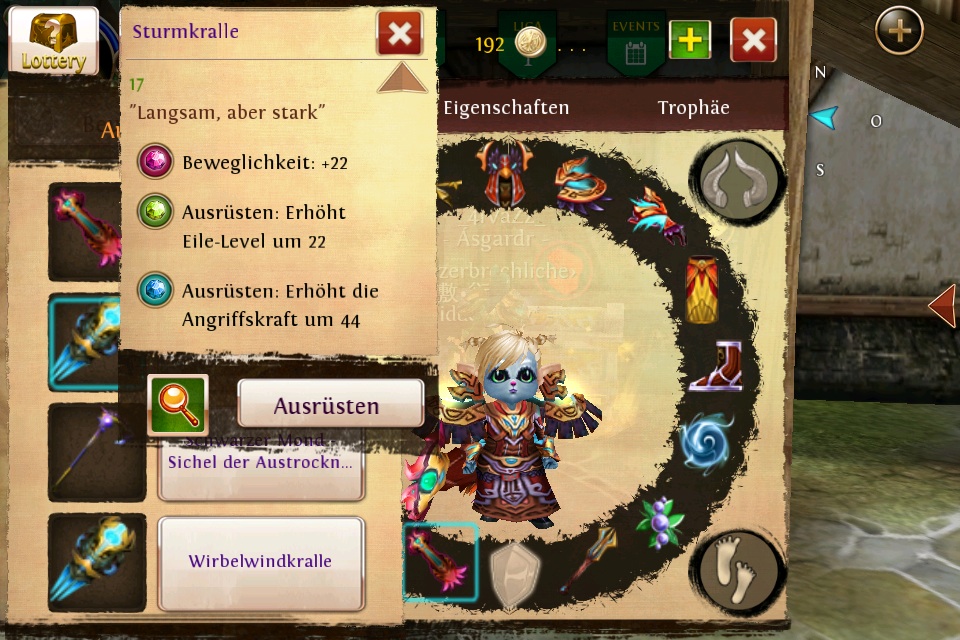This screenshot has height=640, width=960.
Task: Select the blue swirl equipment slot
Action: 706,441
